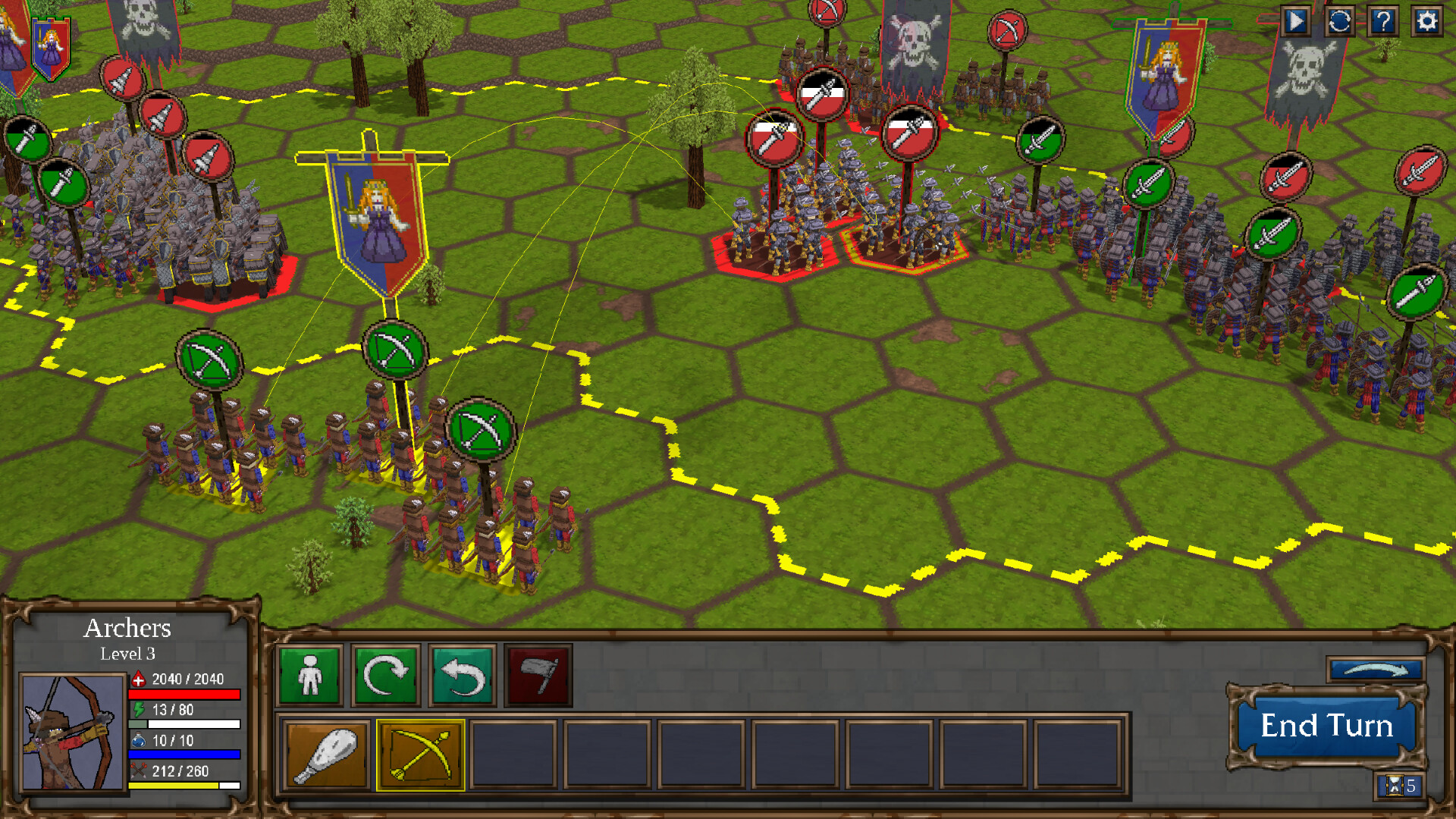Click the teal undo move arrow icon
Image resolution: width=1456 pixels, height=819 pixels.
coord(463,677)
